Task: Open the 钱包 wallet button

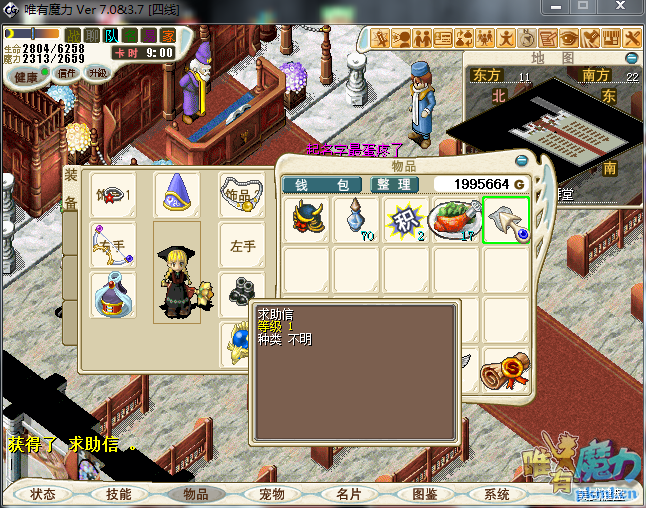Action: point(323,185)
